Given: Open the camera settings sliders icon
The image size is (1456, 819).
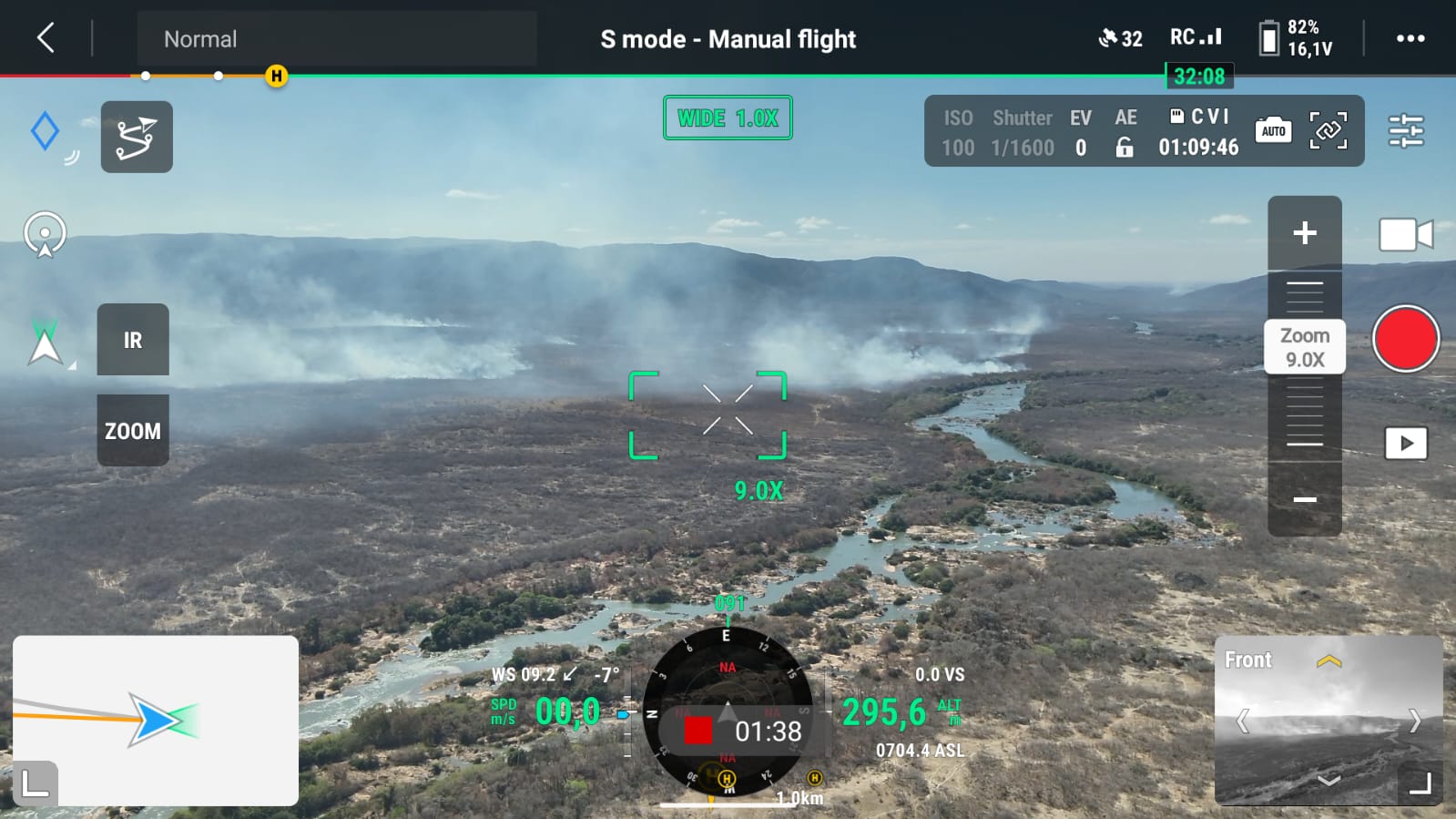Looking at the screenshot, I should click(1405, 131).
